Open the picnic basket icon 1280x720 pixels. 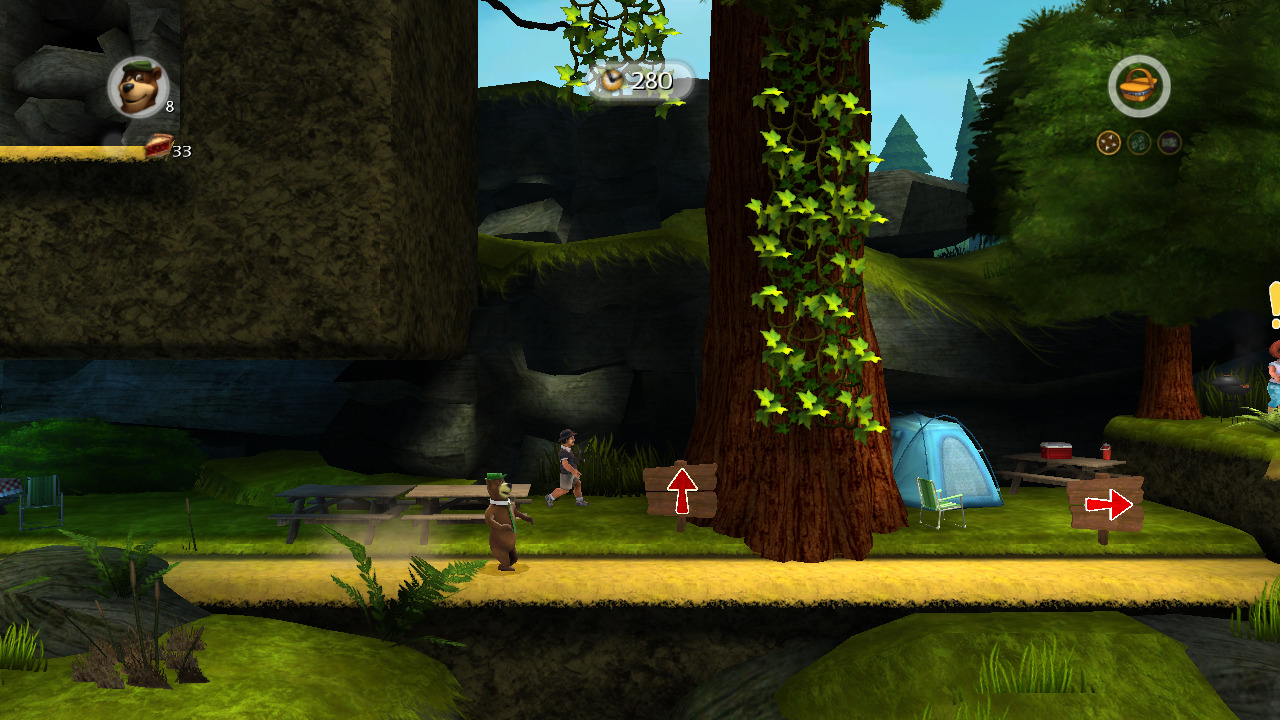click(x=1139, y=86)
